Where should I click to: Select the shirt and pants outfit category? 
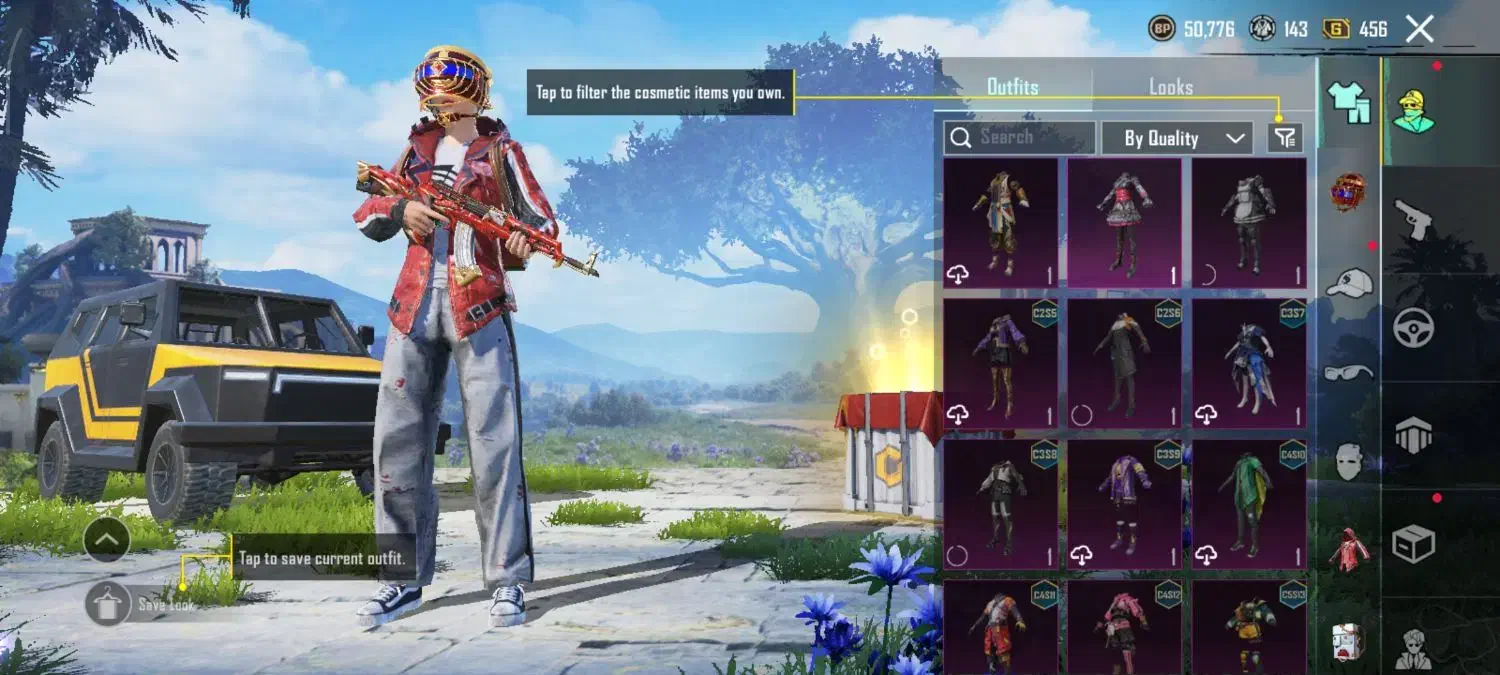1348,103
